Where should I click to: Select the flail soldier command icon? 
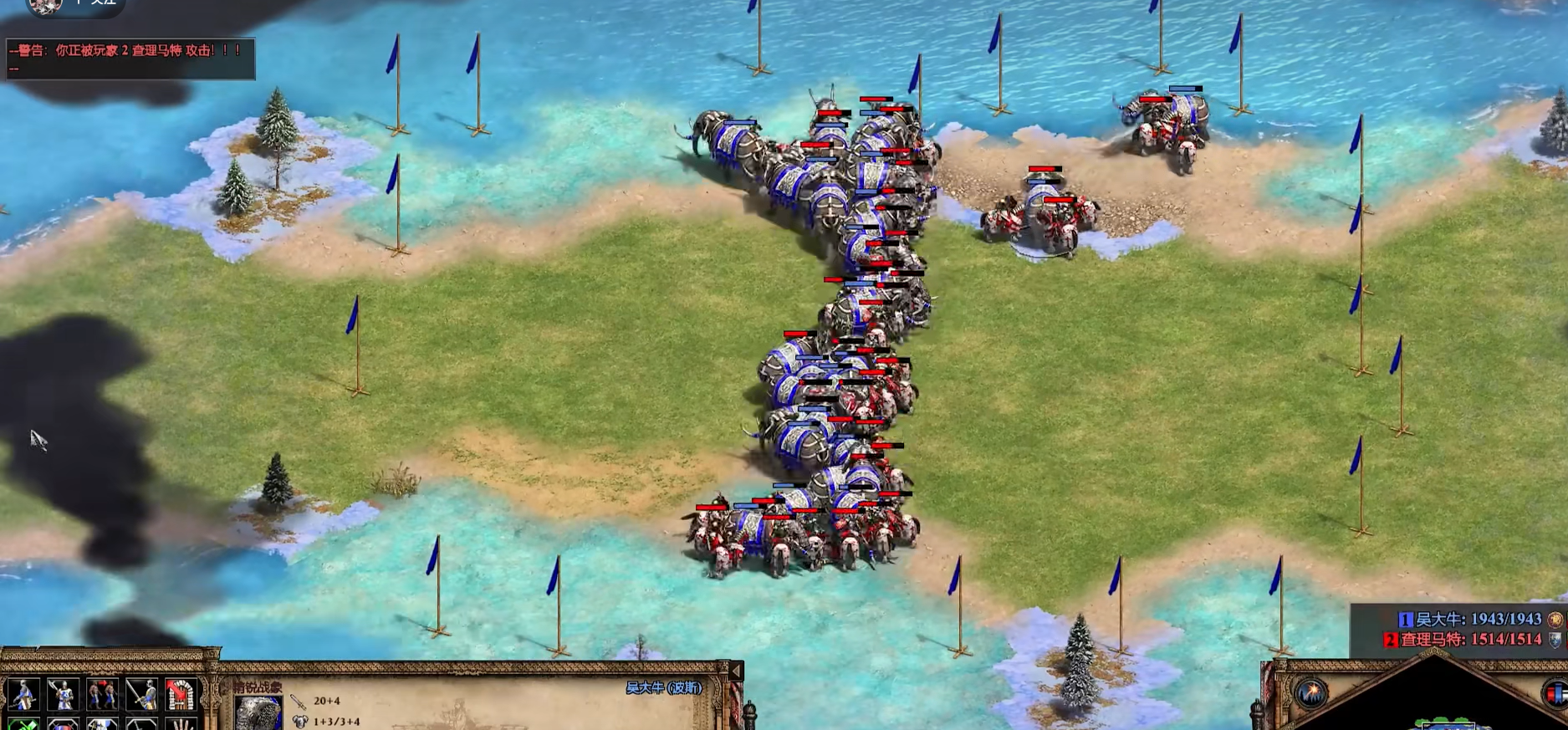click(23, 693)
